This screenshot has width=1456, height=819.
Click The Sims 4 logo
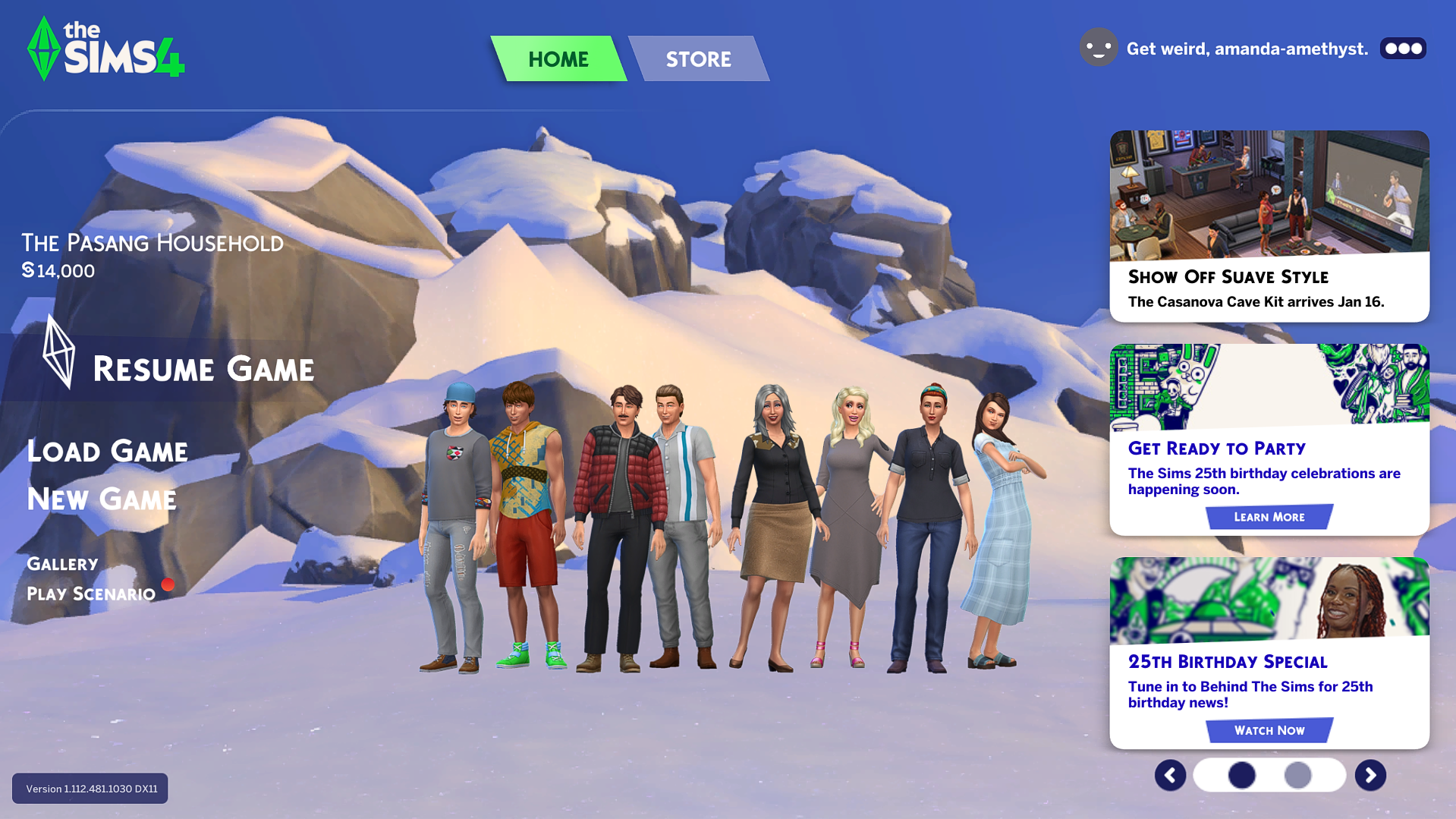[106, 49]
